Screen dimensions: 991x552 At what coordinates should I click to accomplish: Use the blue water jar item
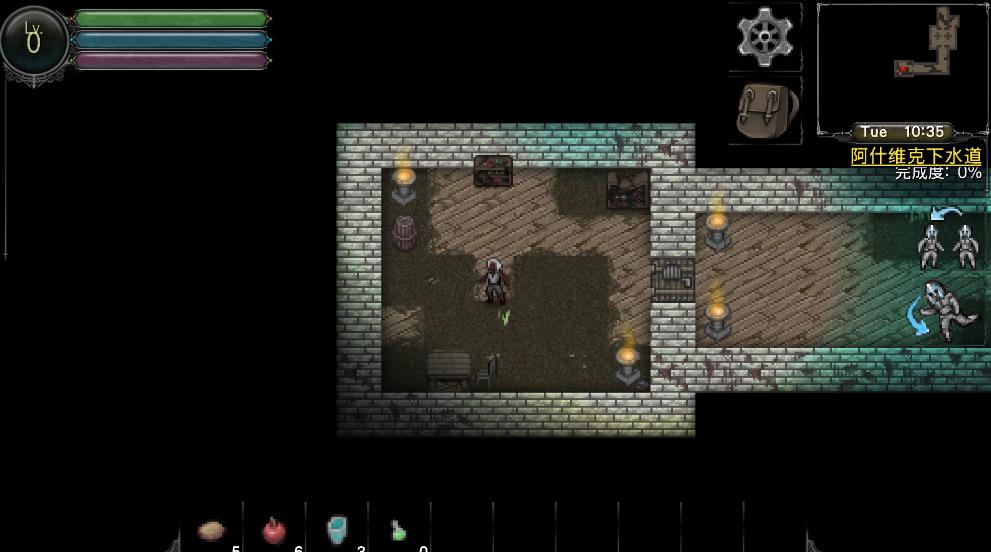pyautogui.click(x=337, y=530)
